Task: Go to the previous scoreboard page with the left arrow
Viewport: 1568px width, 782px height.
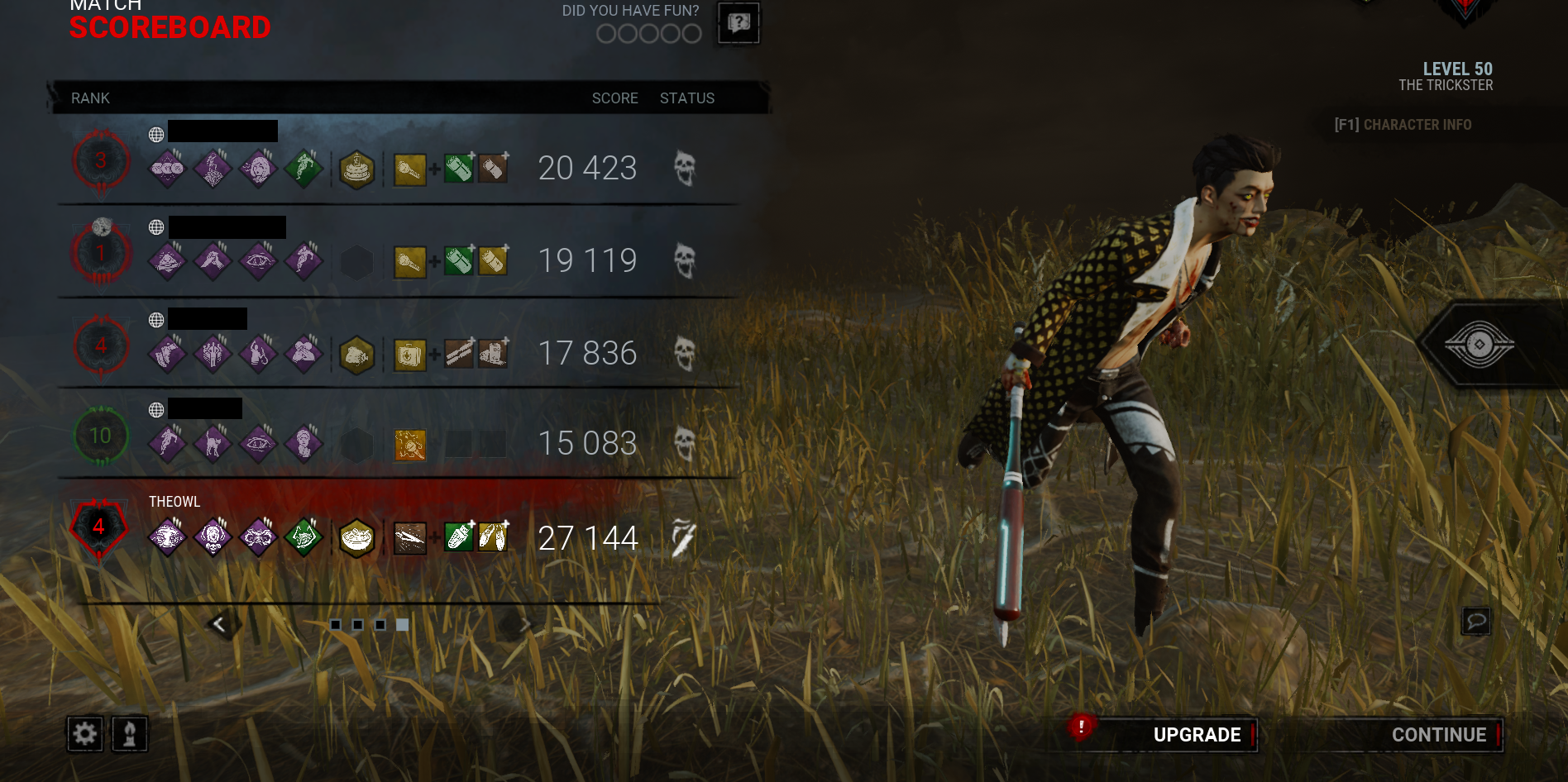Action: pos(220,623)
